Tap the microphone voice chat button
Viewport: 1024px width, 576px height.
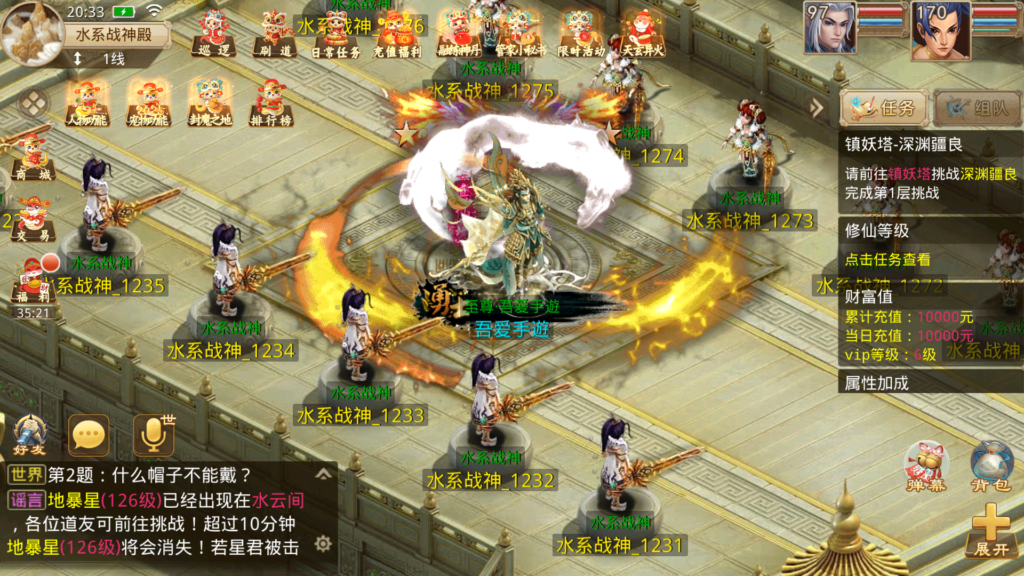click(153, 435)
